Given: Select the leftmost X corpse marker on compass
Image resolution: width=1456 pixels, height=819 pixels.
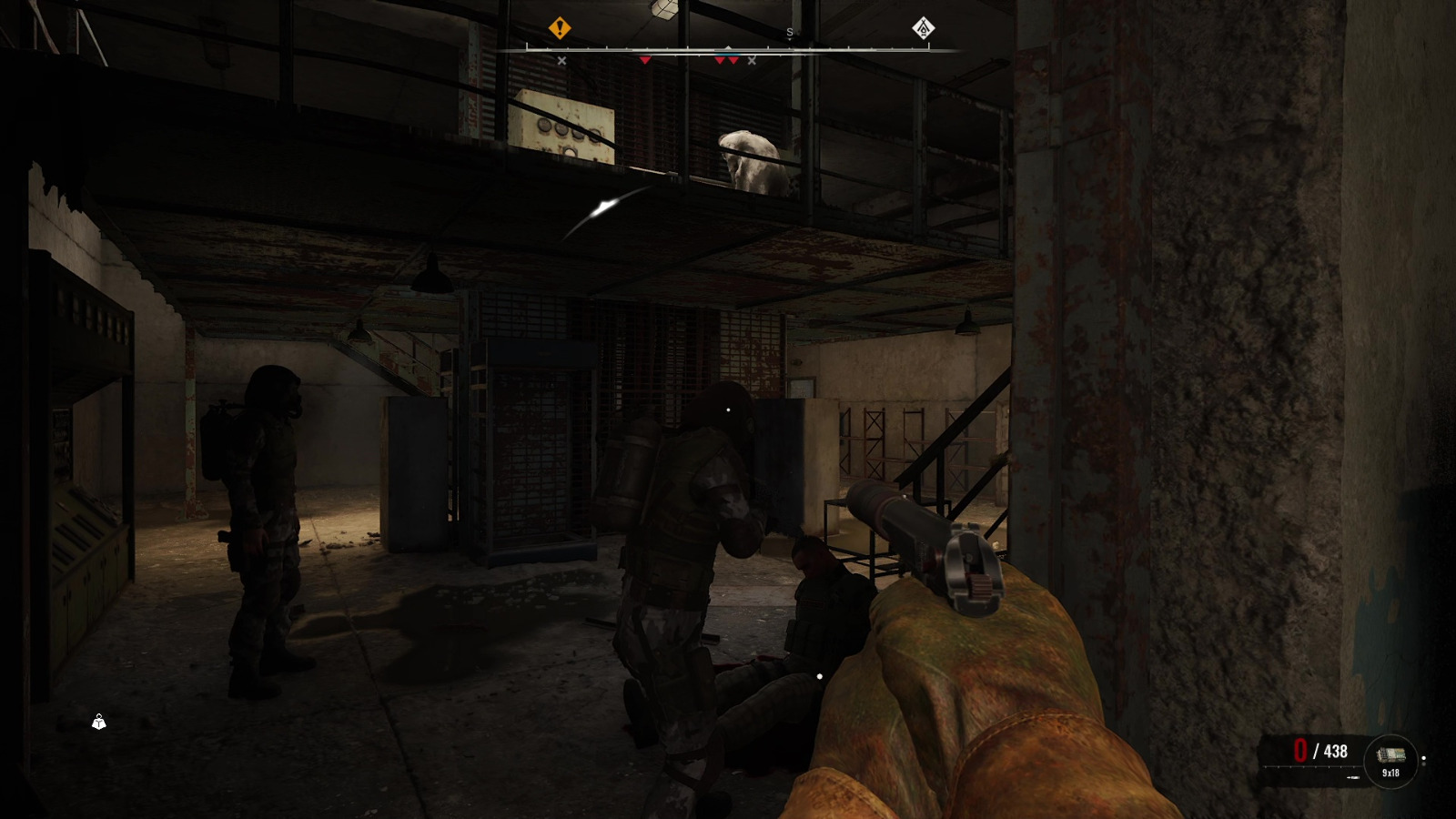Looking at the screenshot, I should pyautogui.click(x=561, y=60).
